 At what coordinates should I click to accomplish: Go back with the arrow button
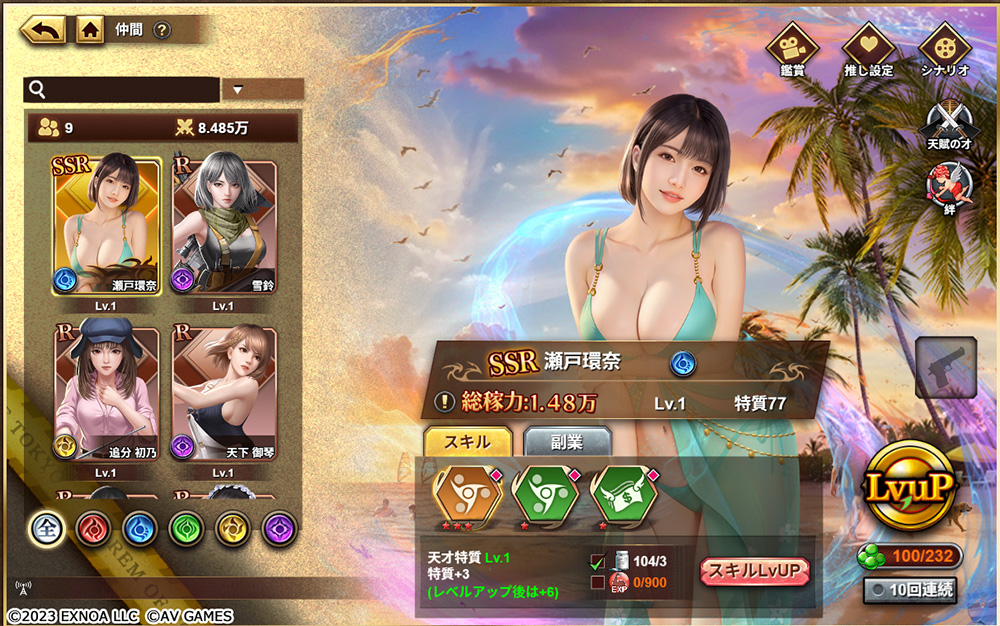pyautogui.click(x=42, y=30)
